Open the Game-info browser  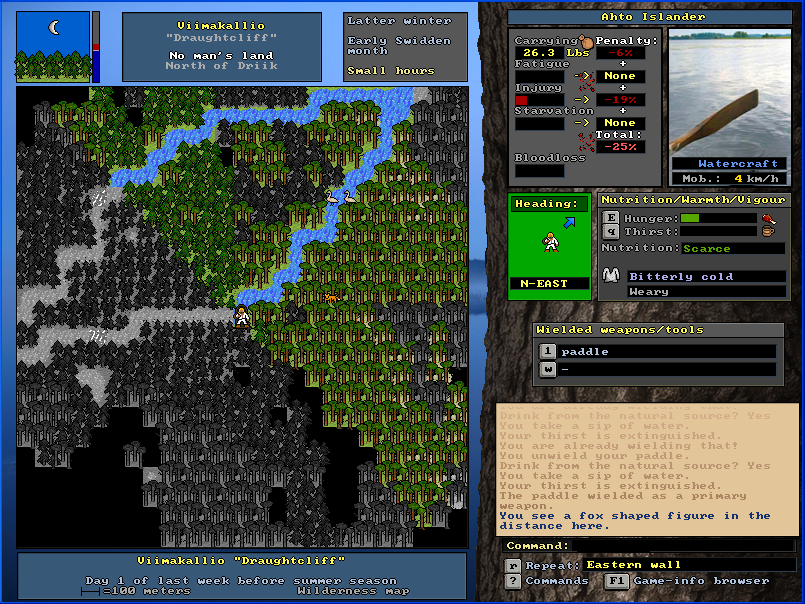(x=617, y=581)
